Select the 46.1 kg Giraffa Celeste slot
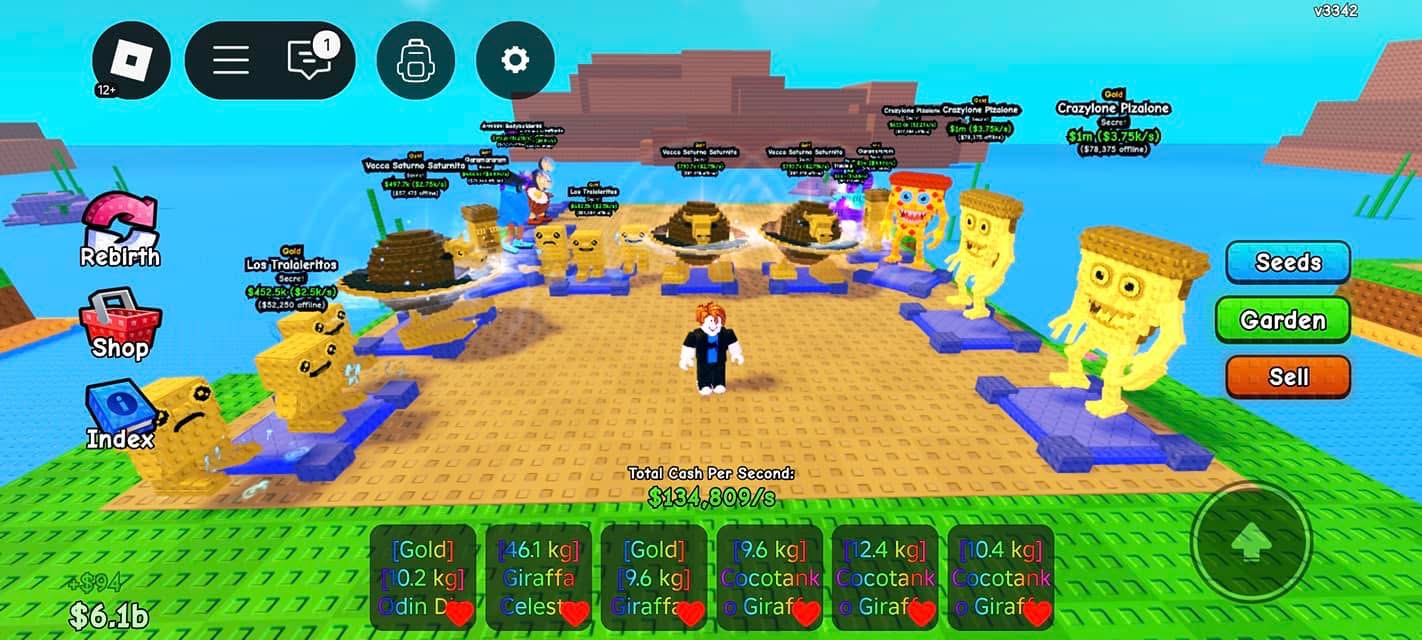Viewport: 1422px width, 640px height. click(x=539, y=577)
